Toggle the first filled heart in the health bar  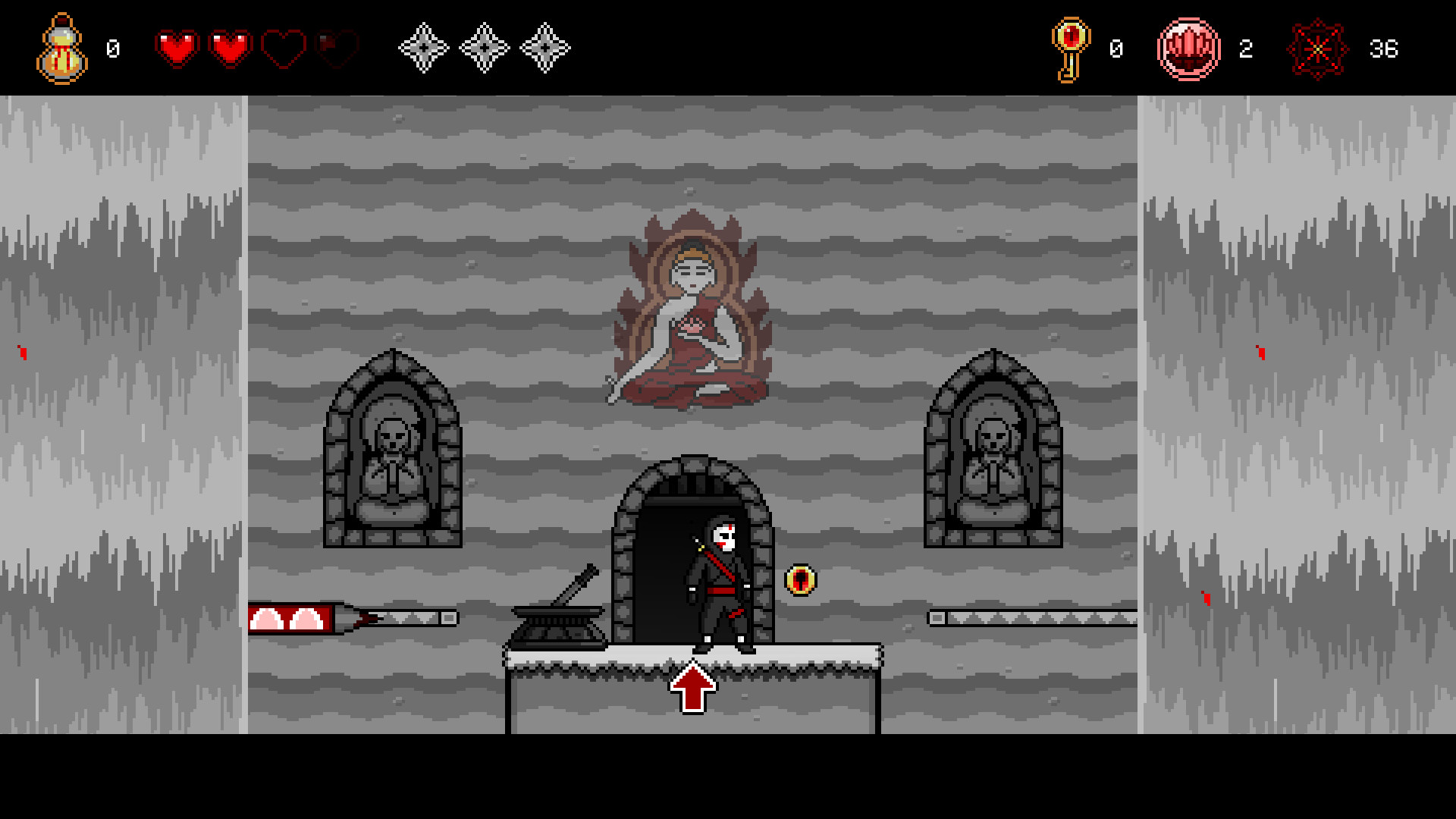(x=179, y=47)
